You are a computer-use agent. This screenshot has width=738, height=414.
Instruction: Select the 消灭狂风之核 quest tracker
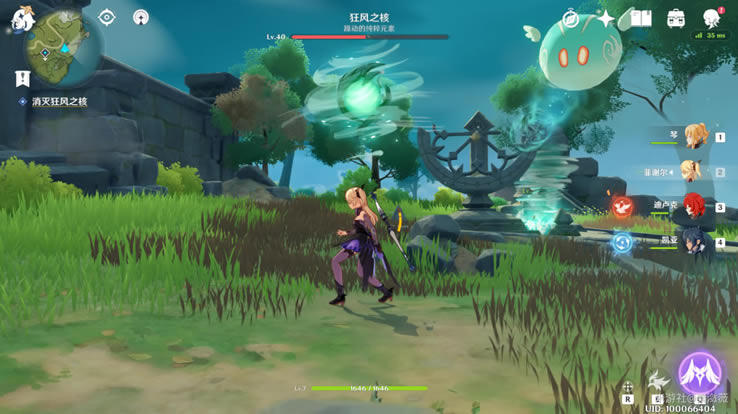point(58,102)
